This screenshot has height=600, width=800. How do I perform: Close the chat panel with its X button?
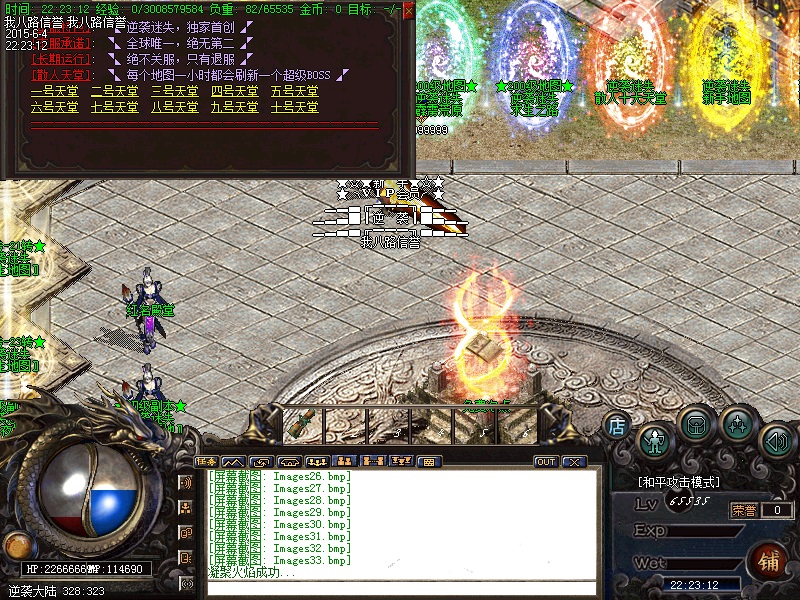pyautogui.click(x=574, y=462)
